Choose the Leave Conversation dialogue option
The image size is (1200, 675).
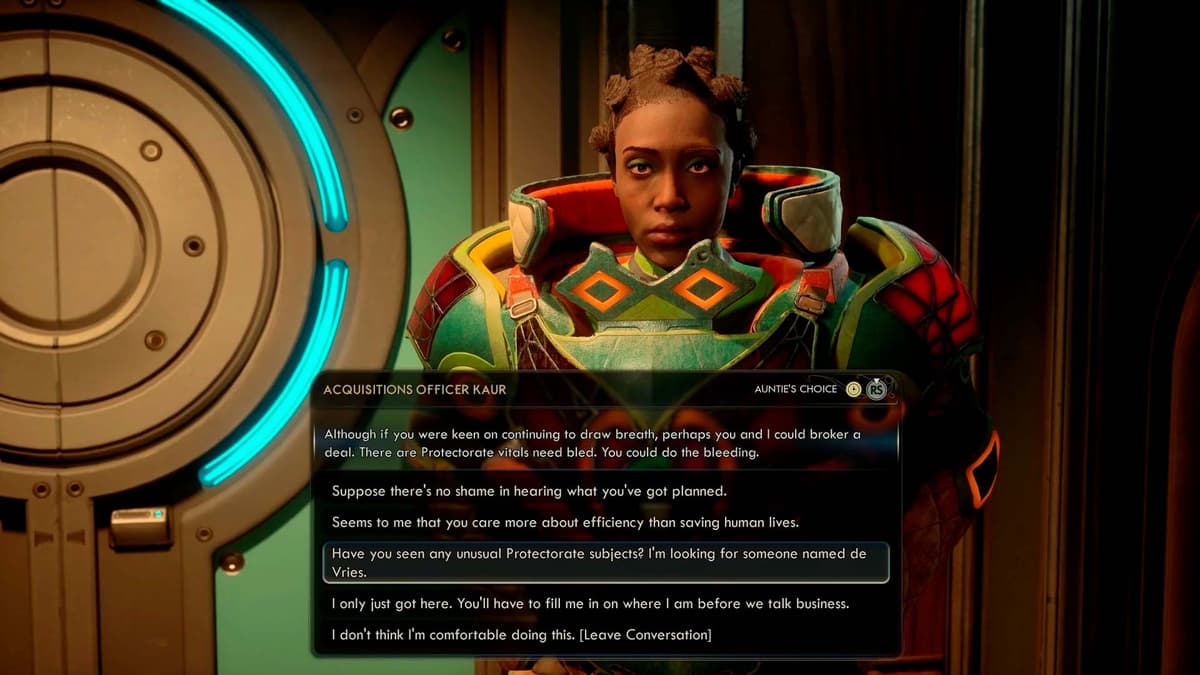[x=521, y=635]
